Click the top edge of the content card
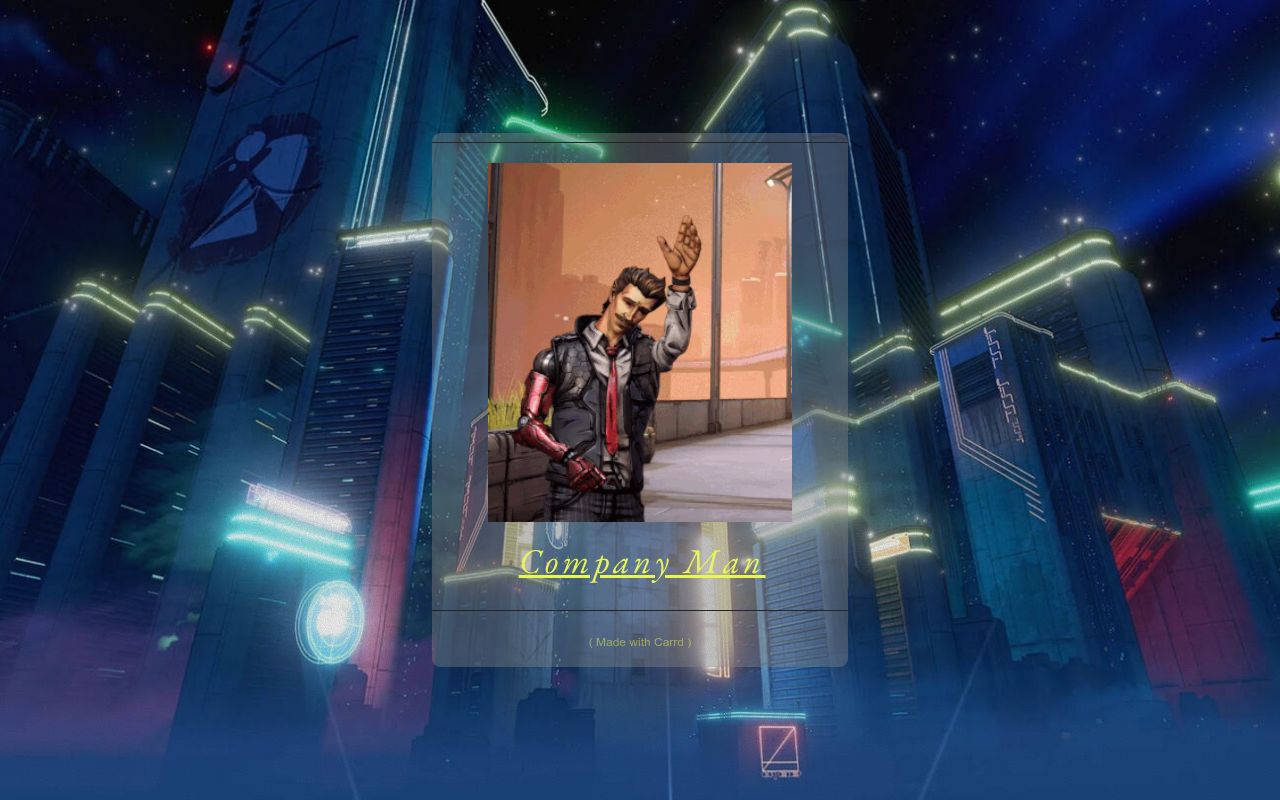1280x800 pixels. [639, 140]
